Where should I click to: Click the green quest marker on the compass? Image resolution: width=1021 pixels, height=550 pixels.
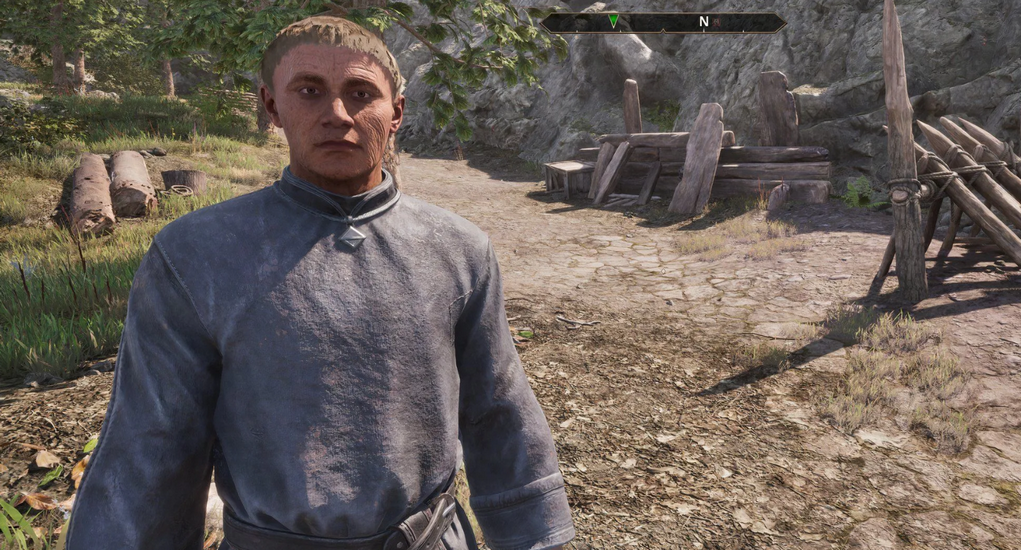tap(613, 21)
